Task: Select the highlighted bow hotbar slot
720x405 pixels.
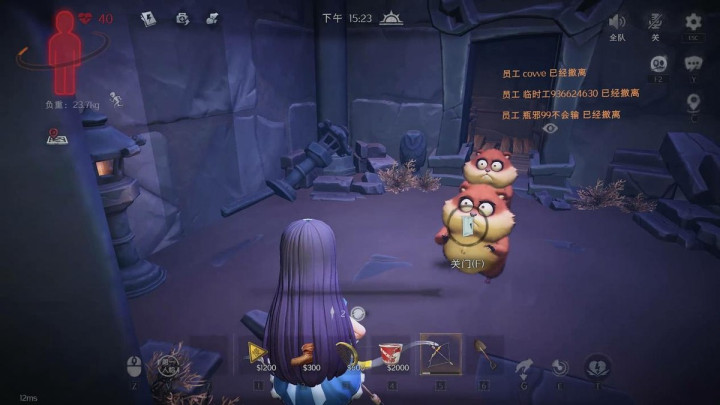Action: pos(440,353)
